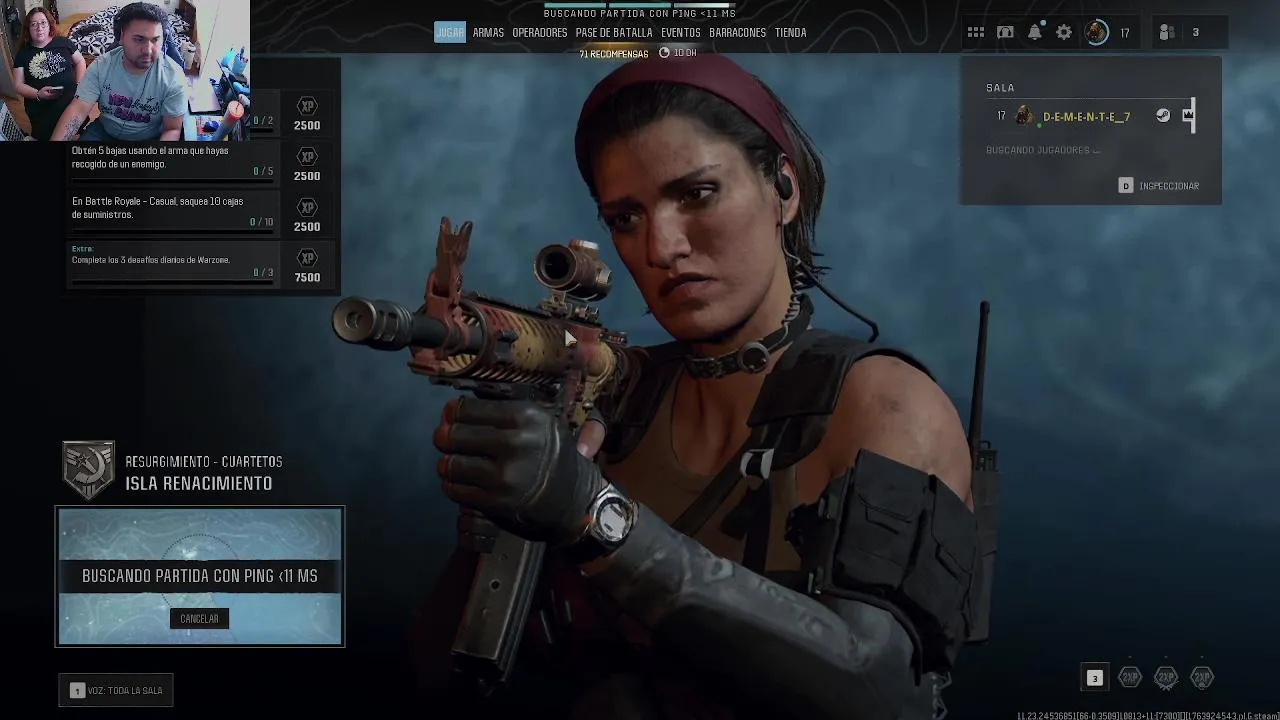Open the Pase de Batalla tab
Viewport: 1280px width, 720px height.
click(x=613, y=33)
